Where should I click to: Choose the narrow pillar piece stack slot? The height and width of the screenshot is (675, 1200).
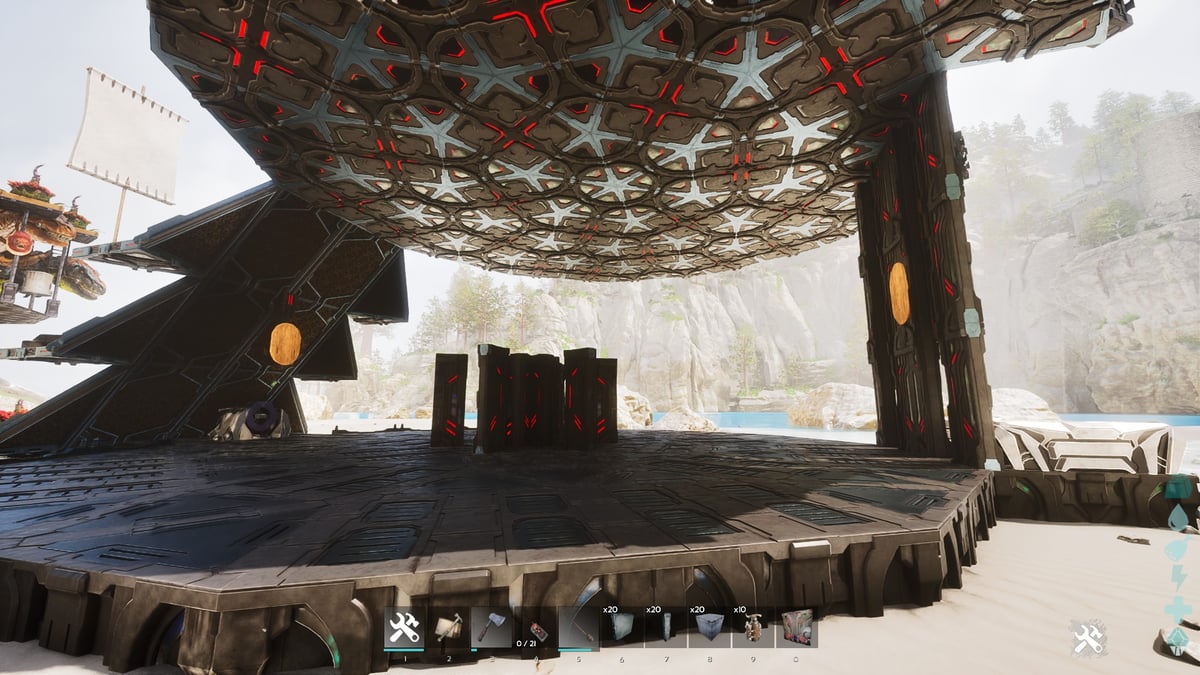tap(665, 628)
